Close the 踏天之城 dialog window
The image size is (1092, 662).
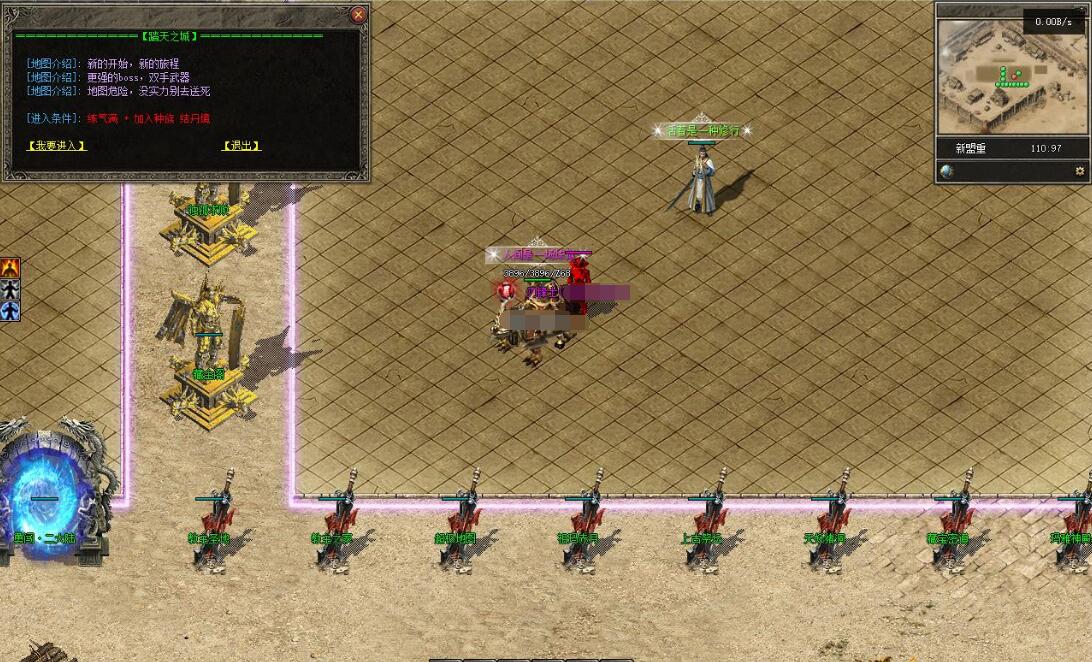pyautogui.click(x=358, y=15)
